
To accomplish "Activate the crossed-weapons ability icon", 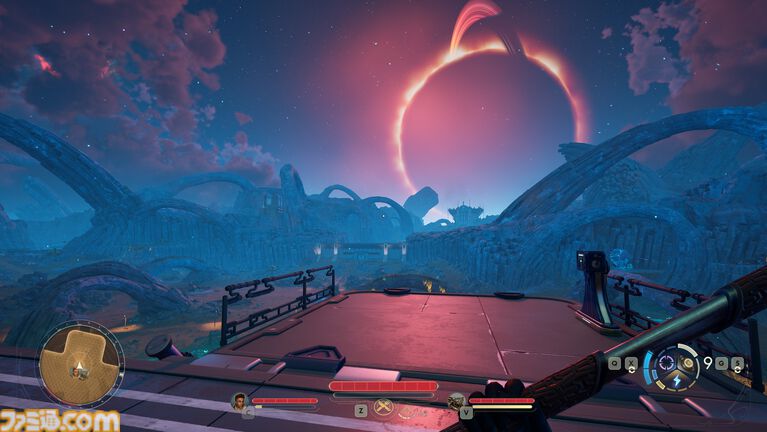I will (x=383, y=407).
